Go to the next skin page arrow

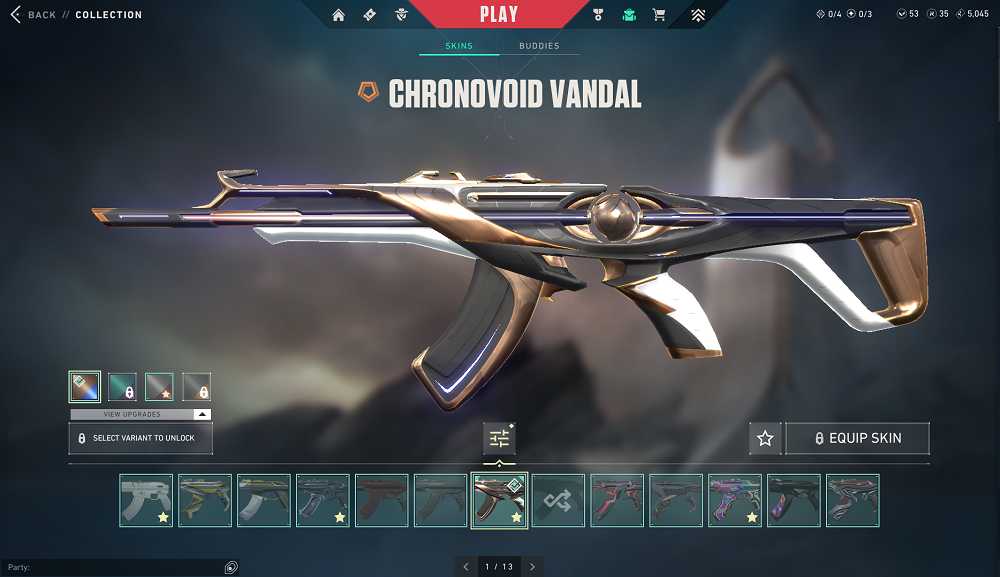pos(533,567)
